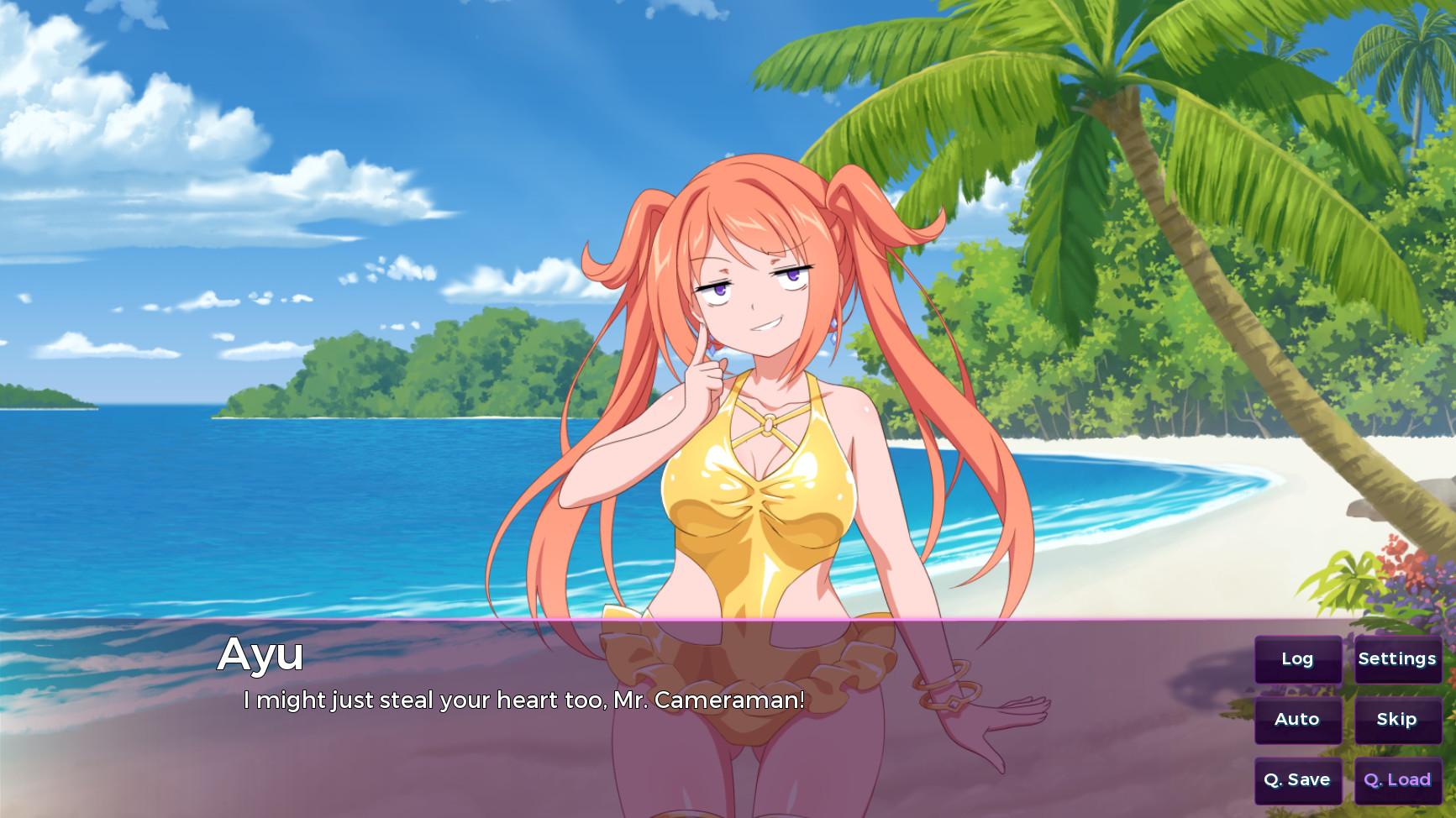Open the Settings menu
This screenshot has height=818, width=1456.
click(1397, 659)
